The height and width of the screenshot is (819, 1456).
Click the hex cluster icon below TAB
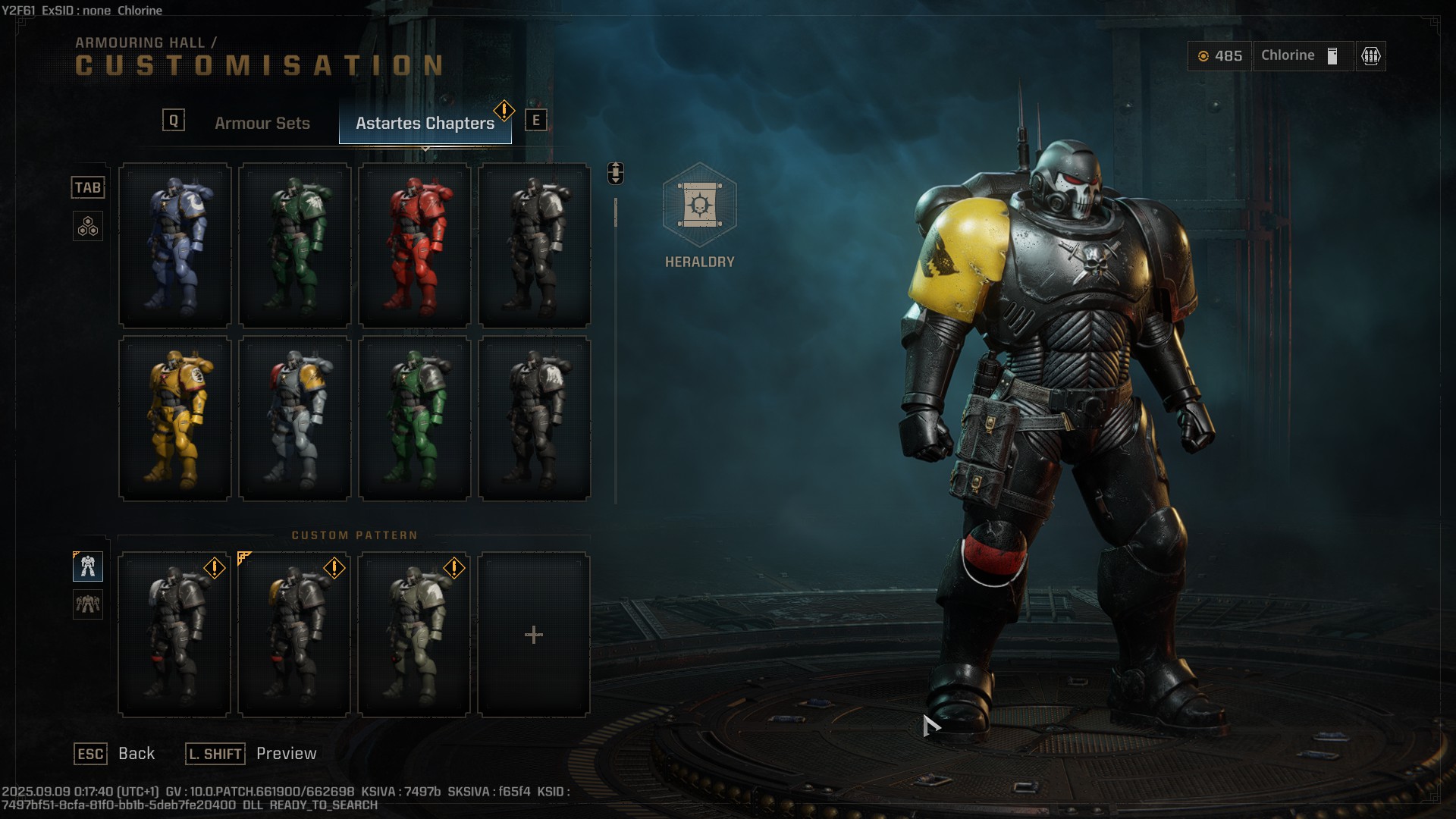click(x=88, y=225)
